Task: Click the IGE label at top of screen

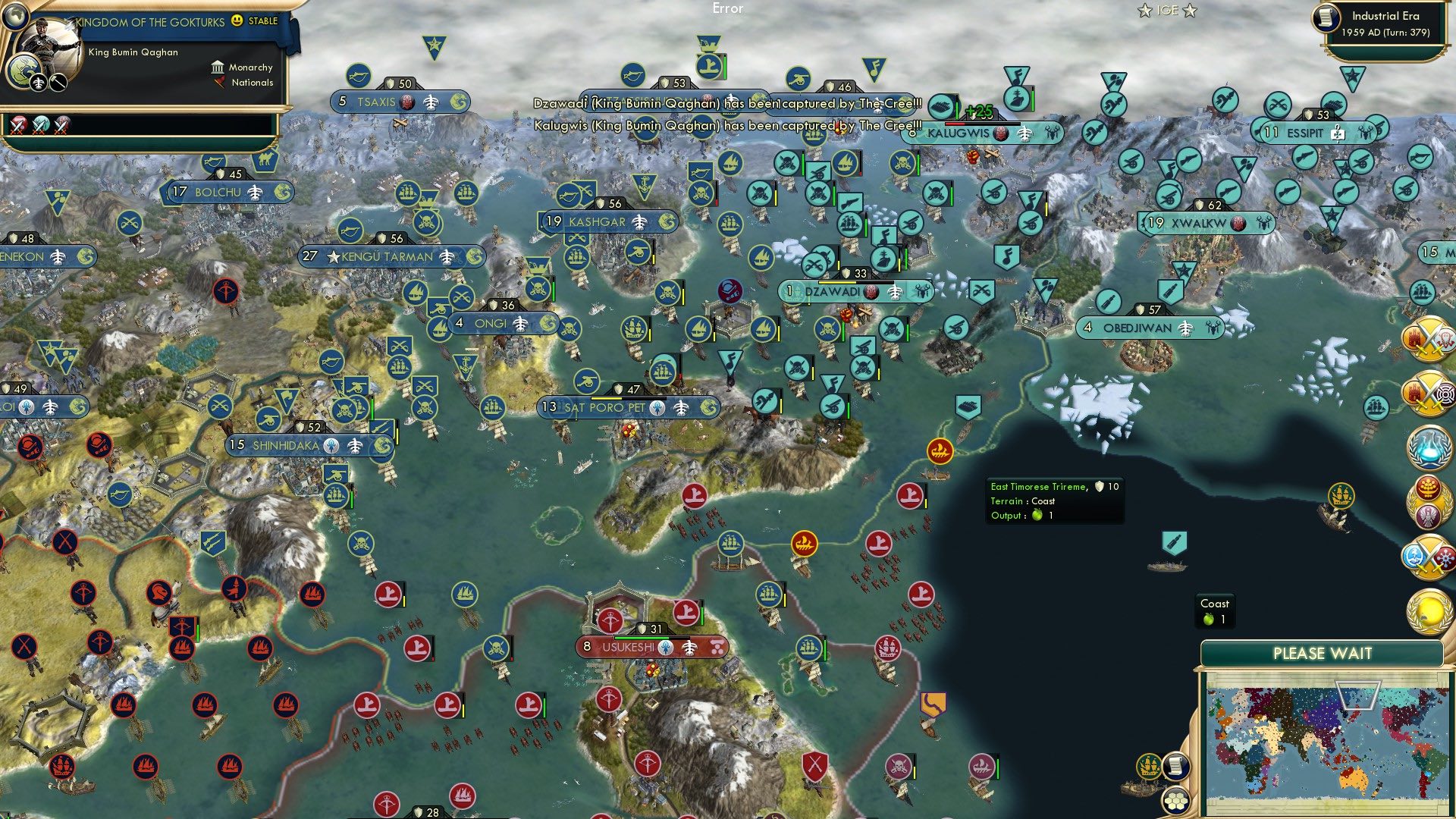Action: click(x=1168, y=10)
